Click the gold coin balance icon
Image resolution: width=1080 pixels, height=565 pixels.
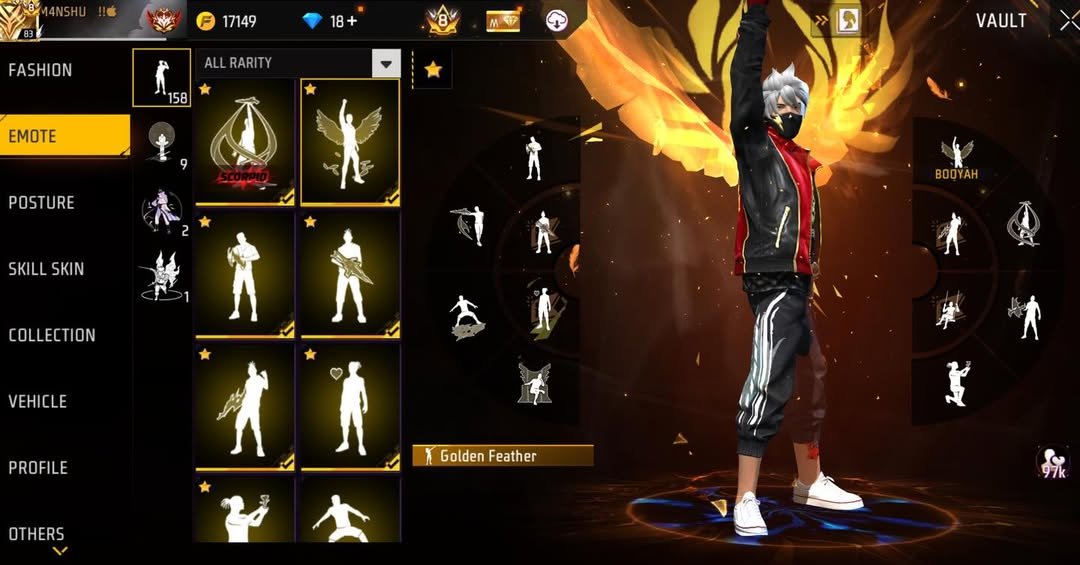[206, 21]
